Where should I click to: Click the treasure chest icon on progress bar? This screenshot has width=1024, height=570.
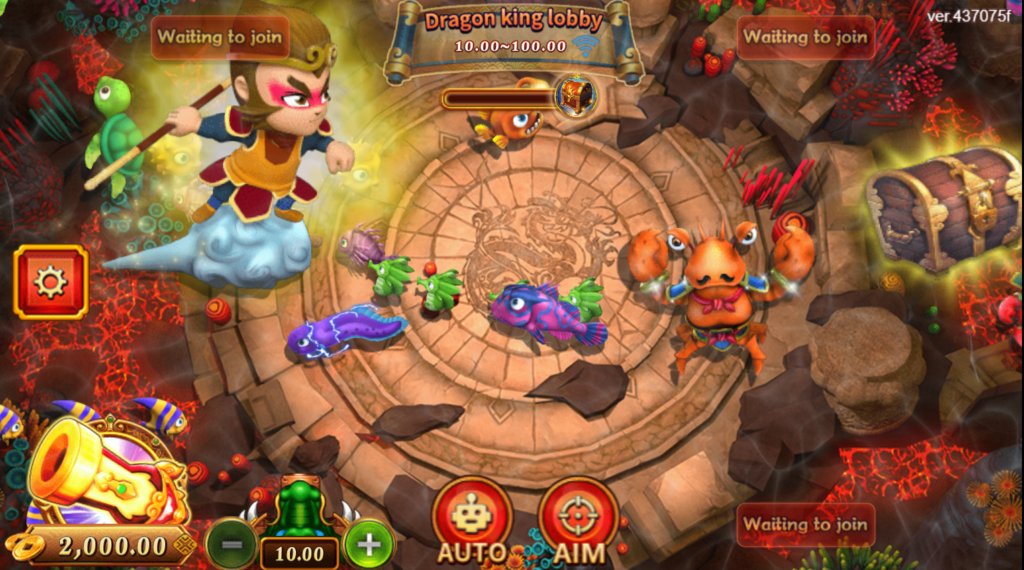tap(575, 96)
